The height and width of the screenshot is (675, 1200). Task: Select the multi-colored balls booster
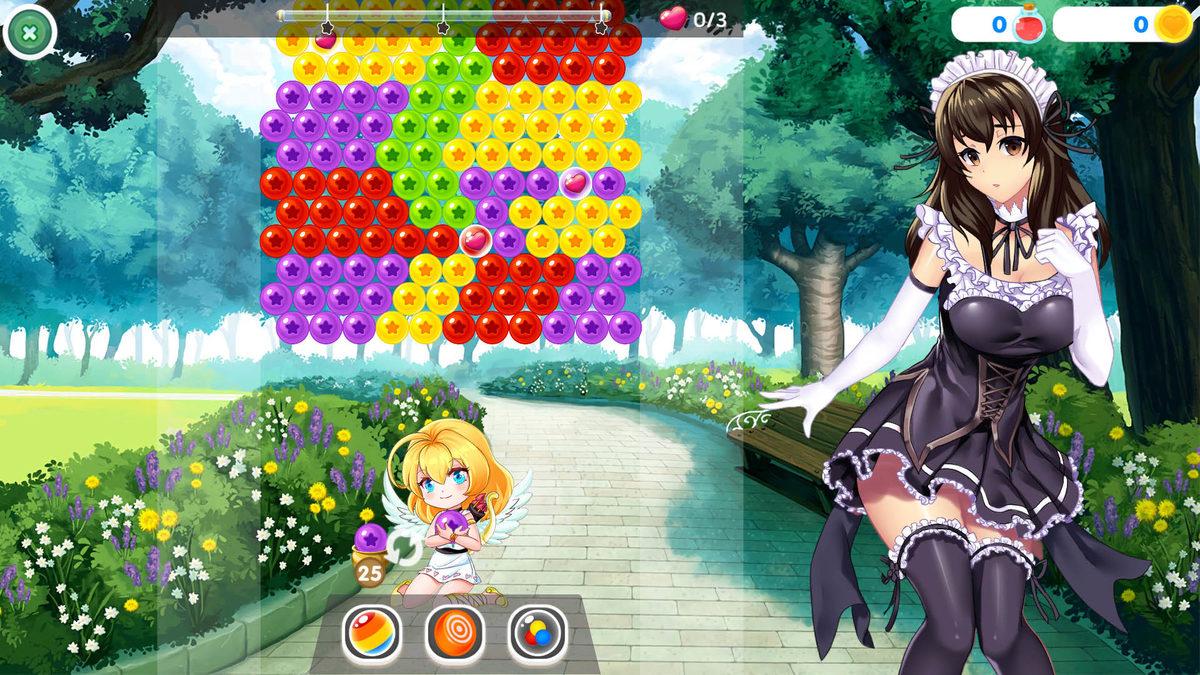(x=538, y=633)
